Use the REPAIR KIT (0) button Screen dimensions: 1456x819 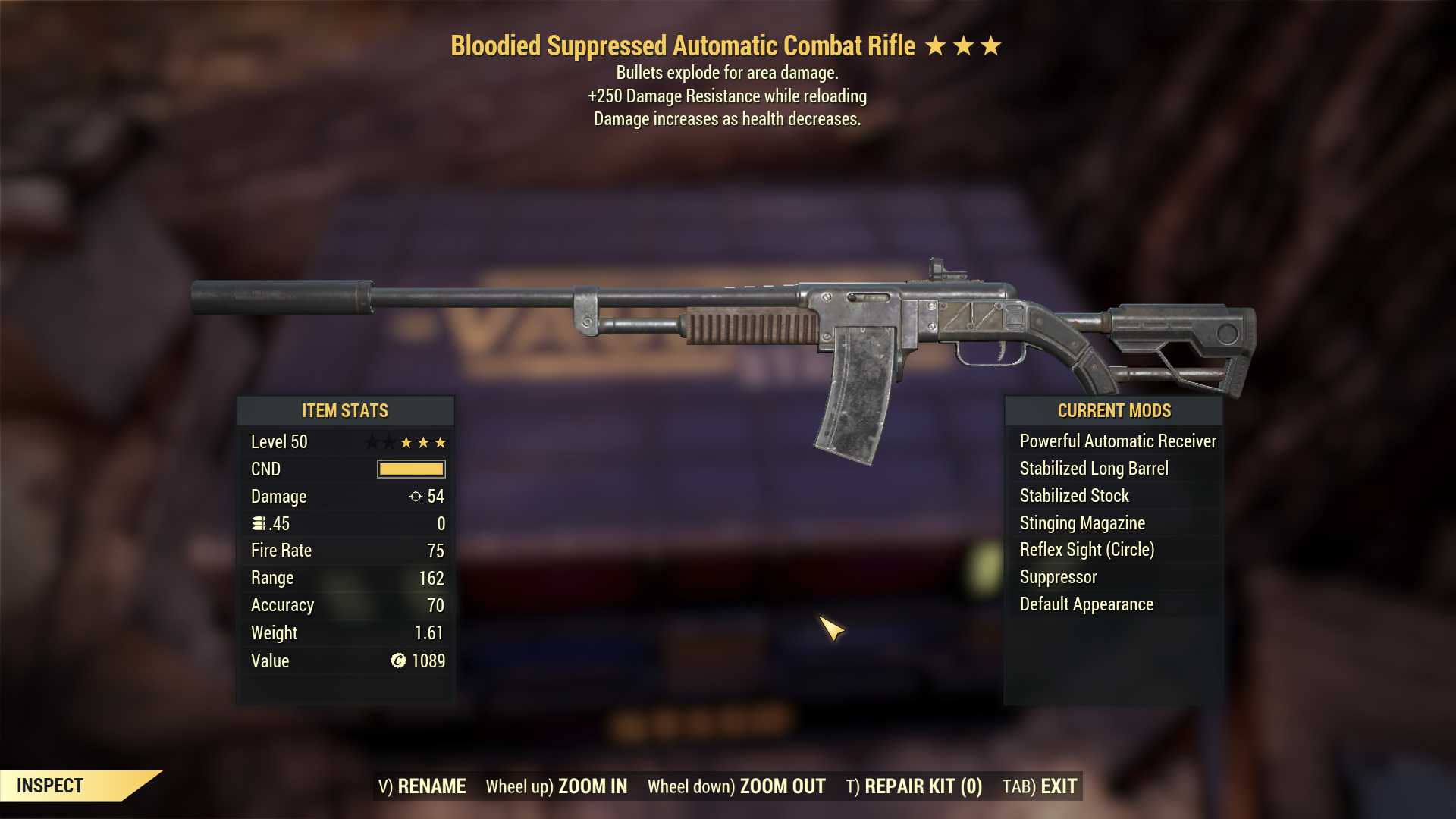[914, 786]
